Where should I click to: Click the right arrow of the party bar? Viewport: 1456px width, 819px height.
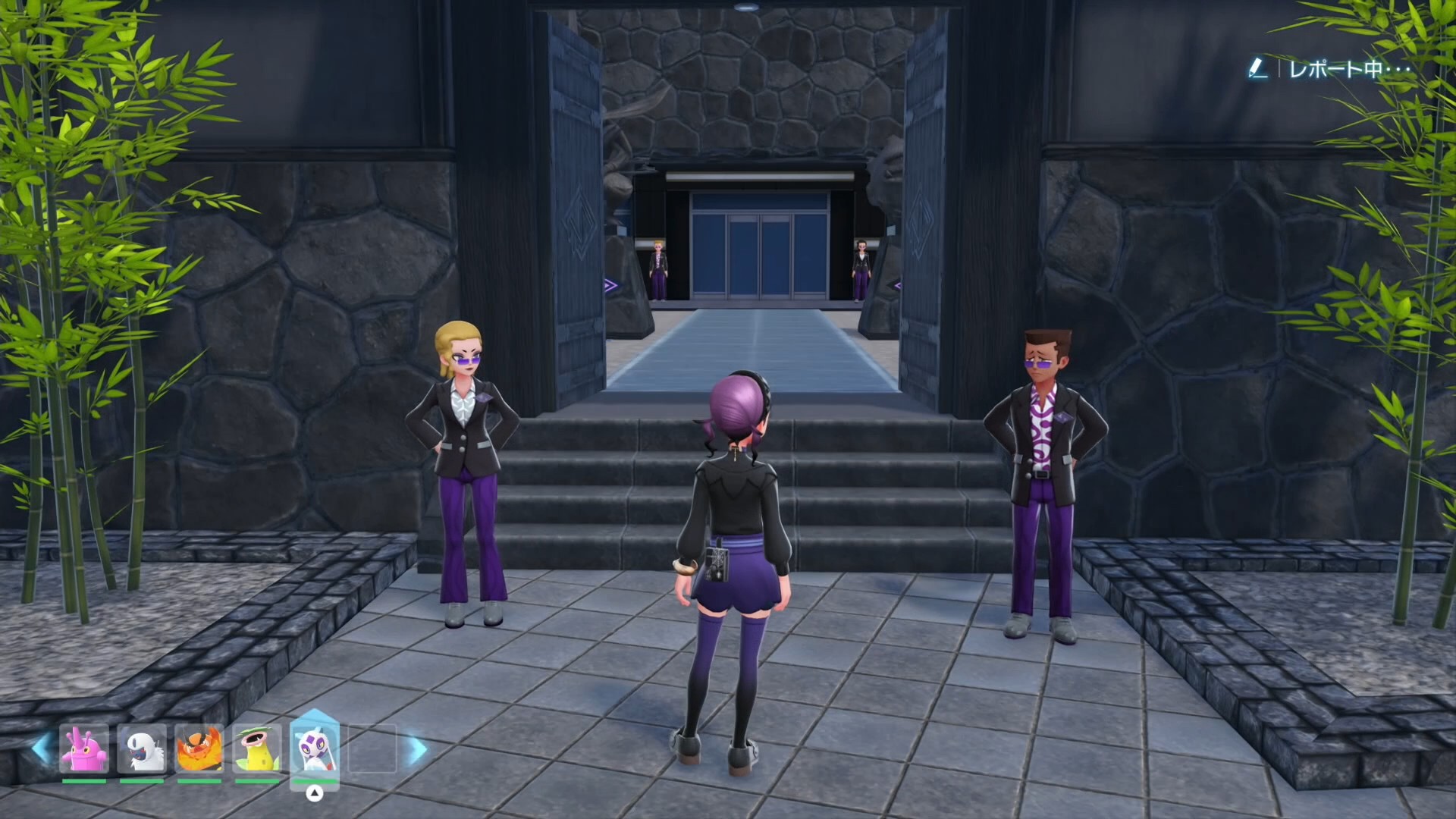pyautogui.click(x=417, y=750)
